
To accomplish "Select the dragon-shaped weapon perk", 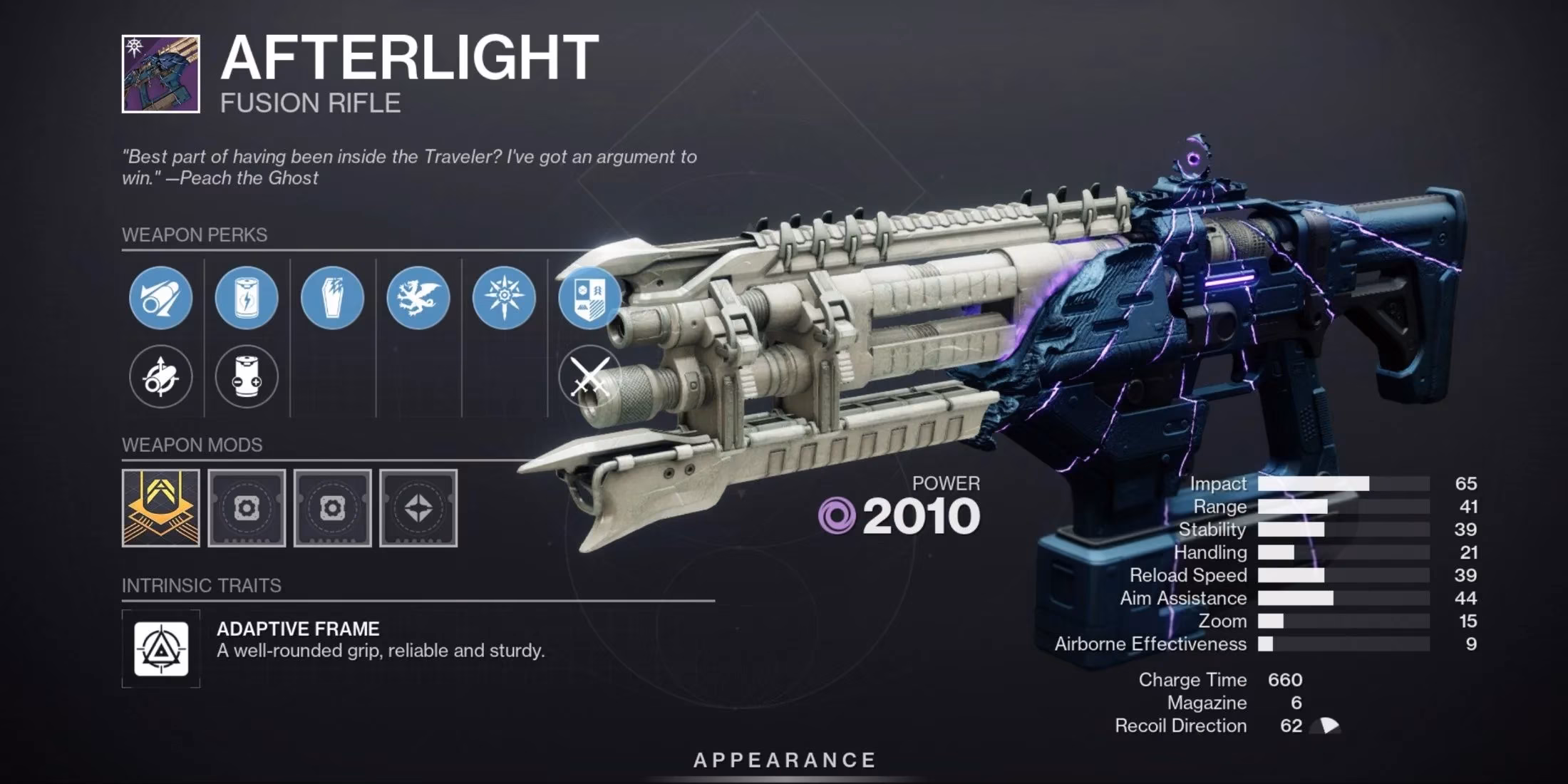I will (418, 299).
